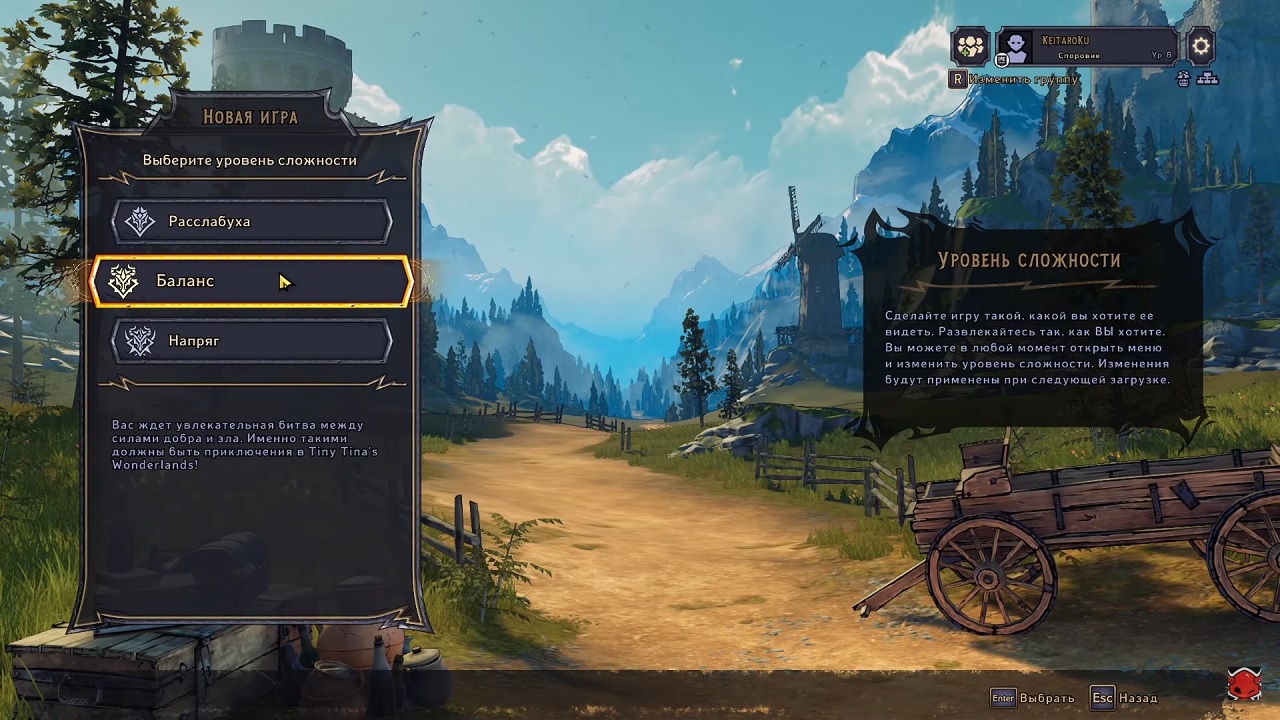Select the Баланс difficulty option
Viewport: 1280px width, 720px height.
tap(251, 281)
